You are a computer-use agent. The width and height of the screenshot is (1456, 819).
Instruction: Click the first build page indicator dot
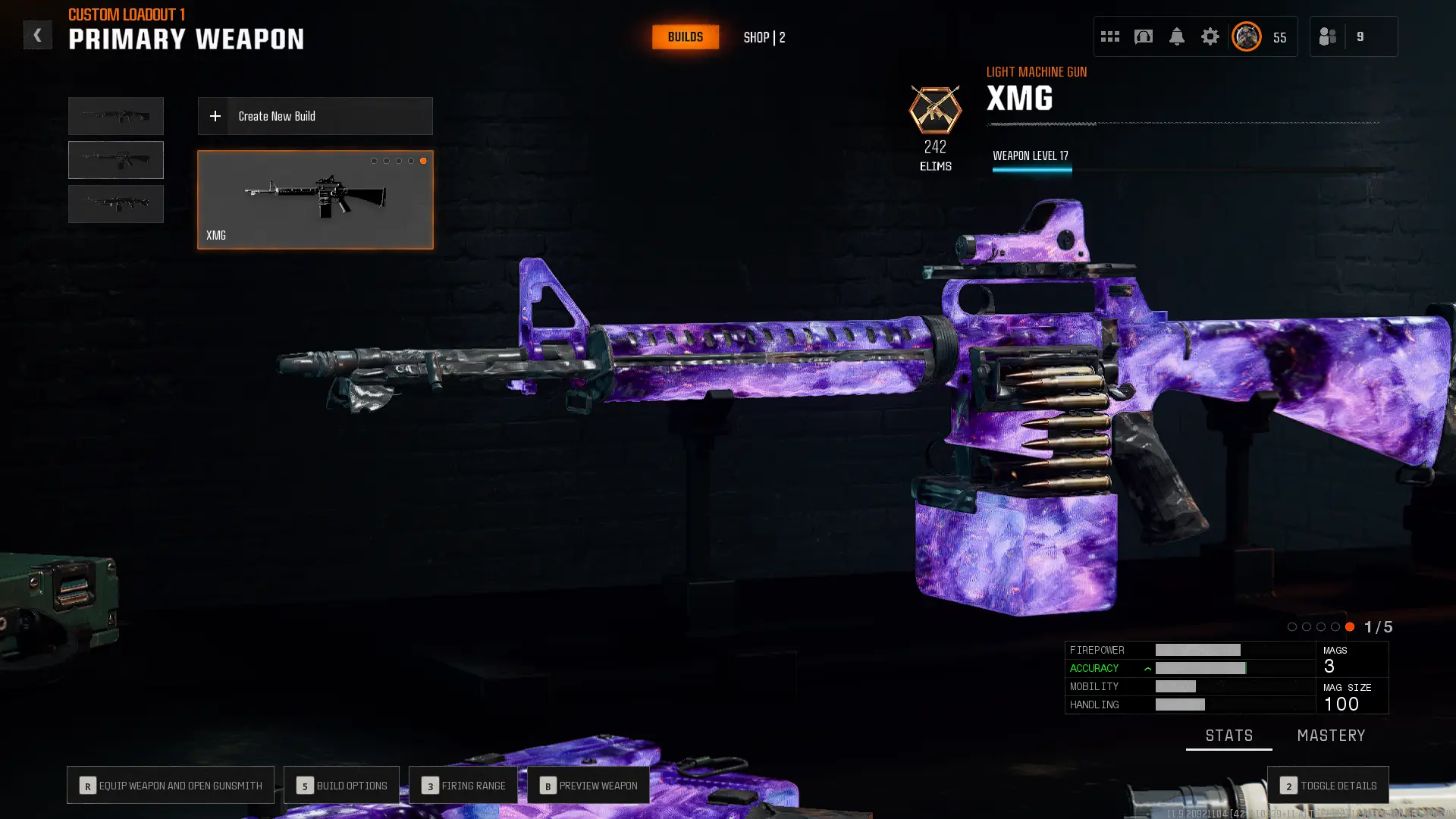(374, 160)
